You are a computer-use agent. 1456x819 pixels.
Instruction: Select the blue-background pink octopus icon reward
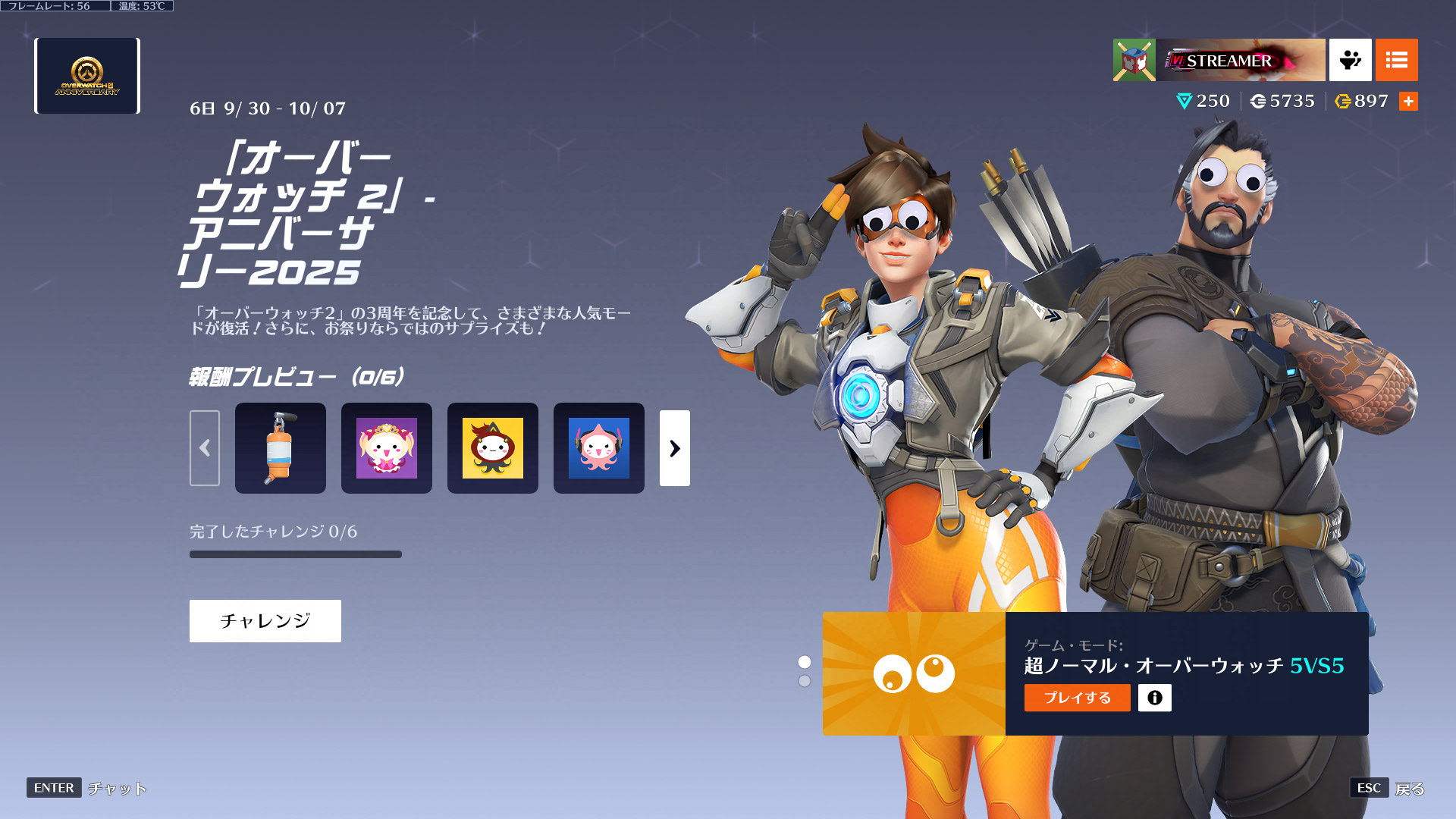tap(599, 448)
